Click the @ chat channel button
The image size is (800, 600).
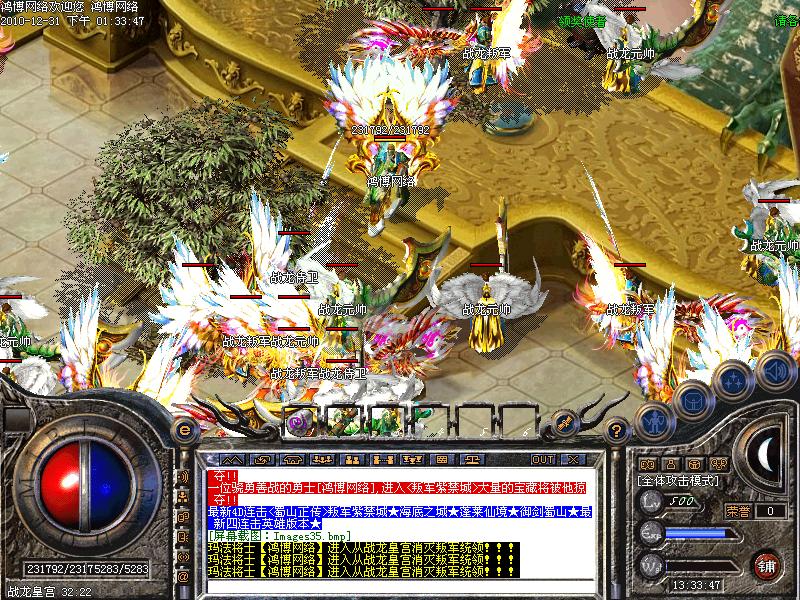point(183,577)
